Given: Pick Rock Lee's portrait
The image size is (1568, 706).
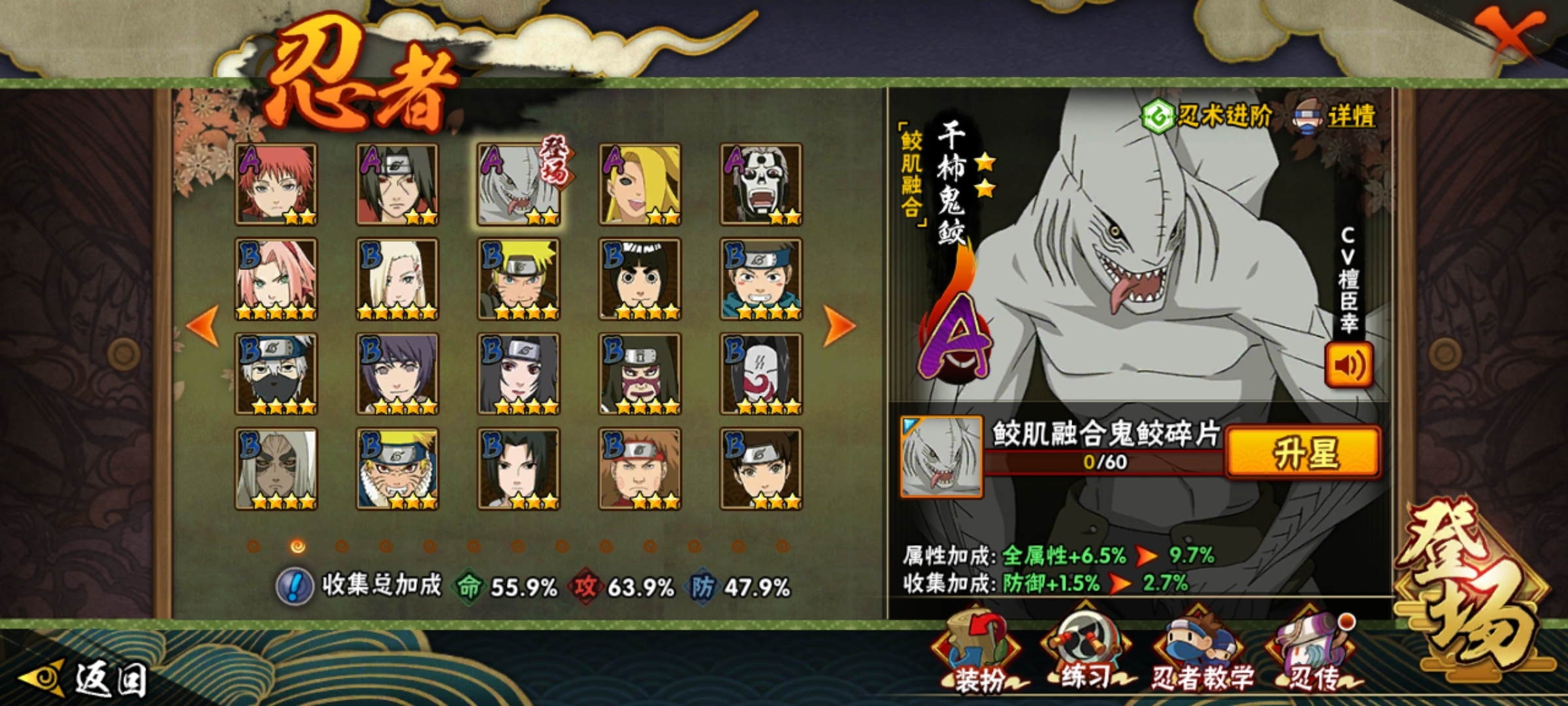Looking at the screenshot, I should [640, 279].
